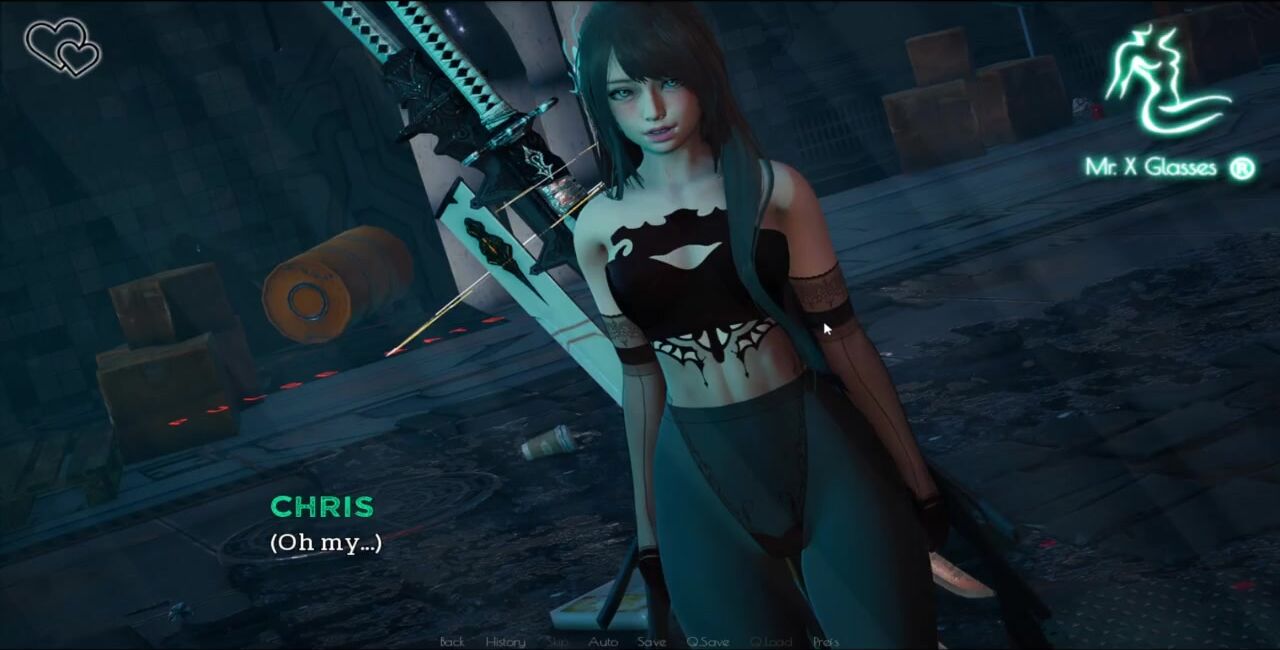This screenshot has height=650, width=1280.
Task: Quick save with Q.Save
Action: pyautogui.click(x=708, y=642)
